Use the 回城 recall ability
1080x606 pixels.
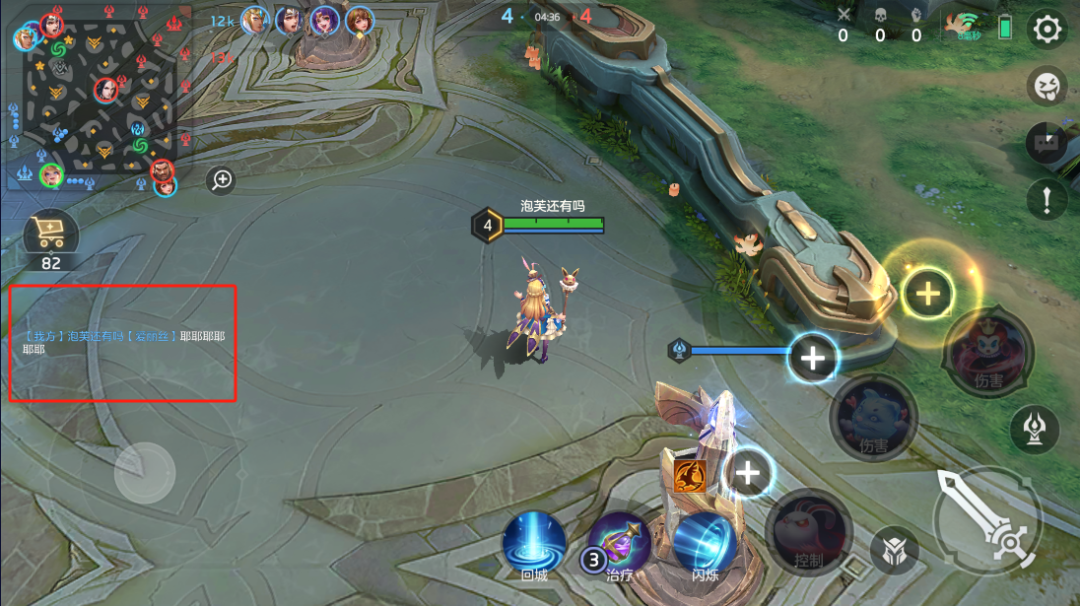(x=534, y=543)
